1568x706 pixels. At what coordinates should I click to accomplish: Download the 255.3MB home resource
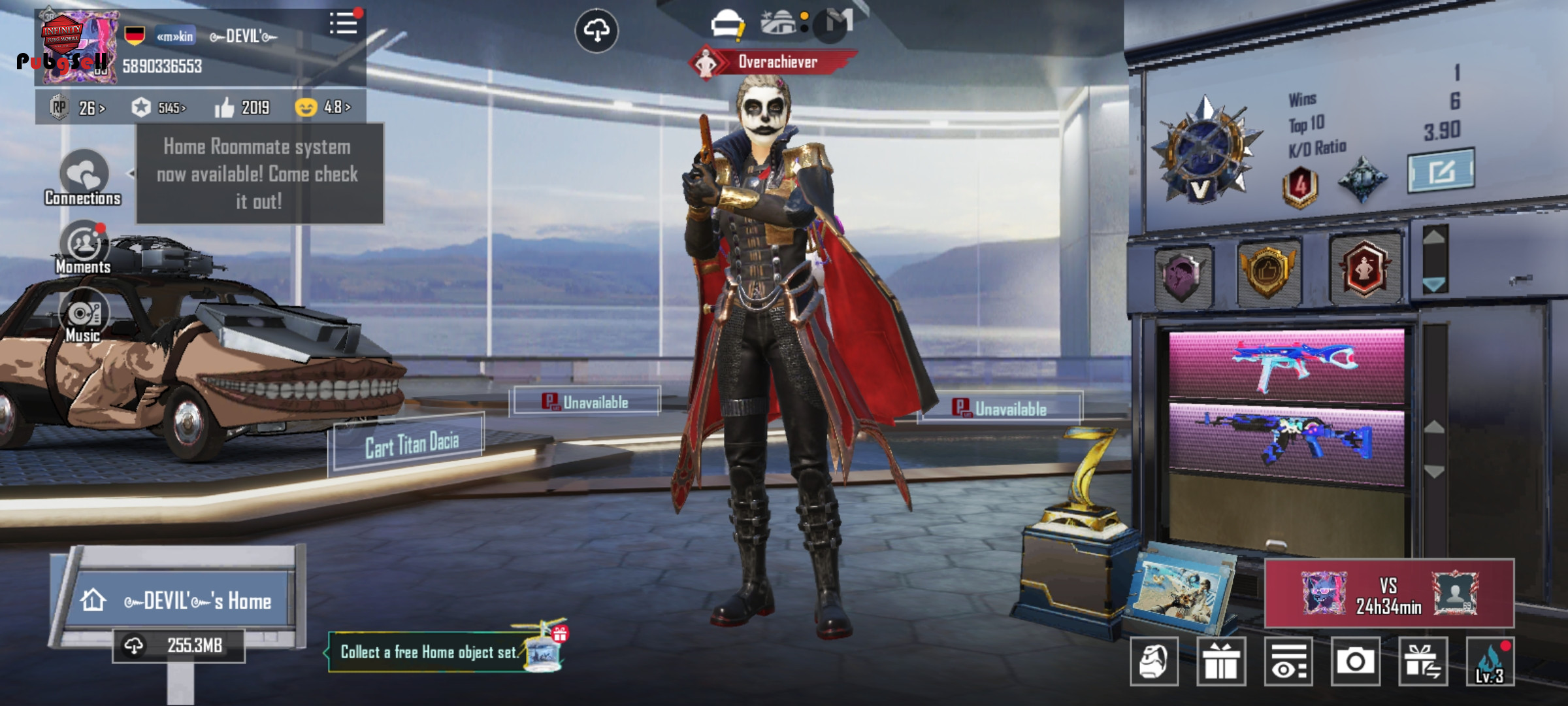pyautogui.click(x=178, y=646)
